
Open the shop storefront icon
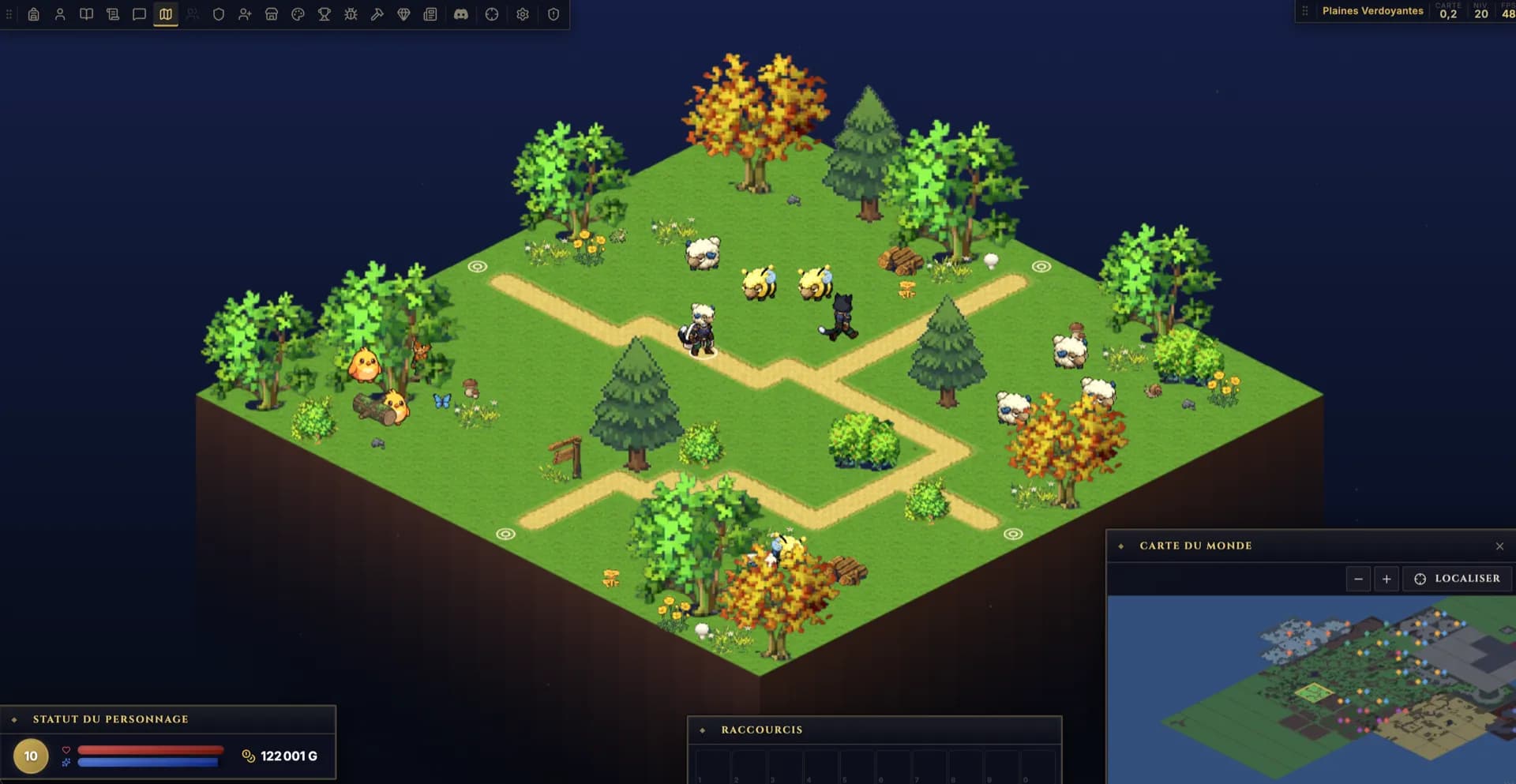coord(272,14)
